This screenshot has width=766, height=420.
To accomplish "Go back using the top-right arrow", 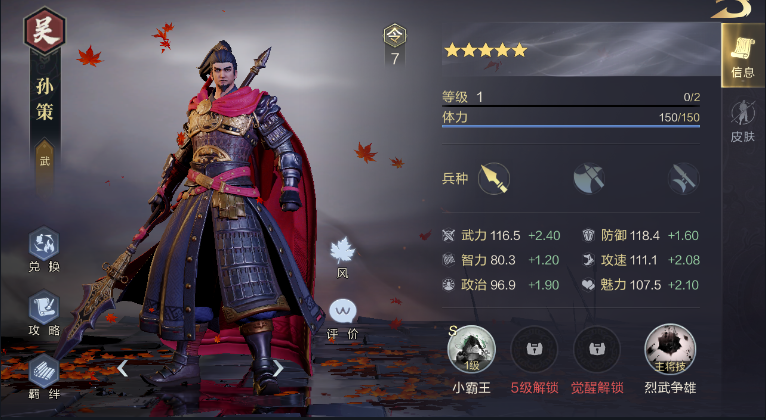I will pos(734,8).
